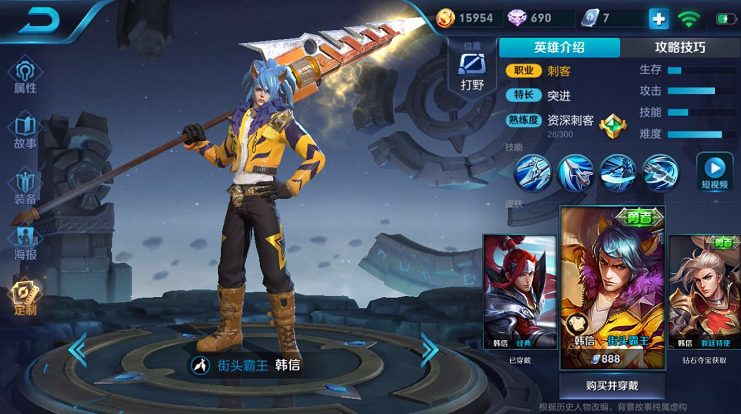Switch to the 攻略技巧 tab

680,47
